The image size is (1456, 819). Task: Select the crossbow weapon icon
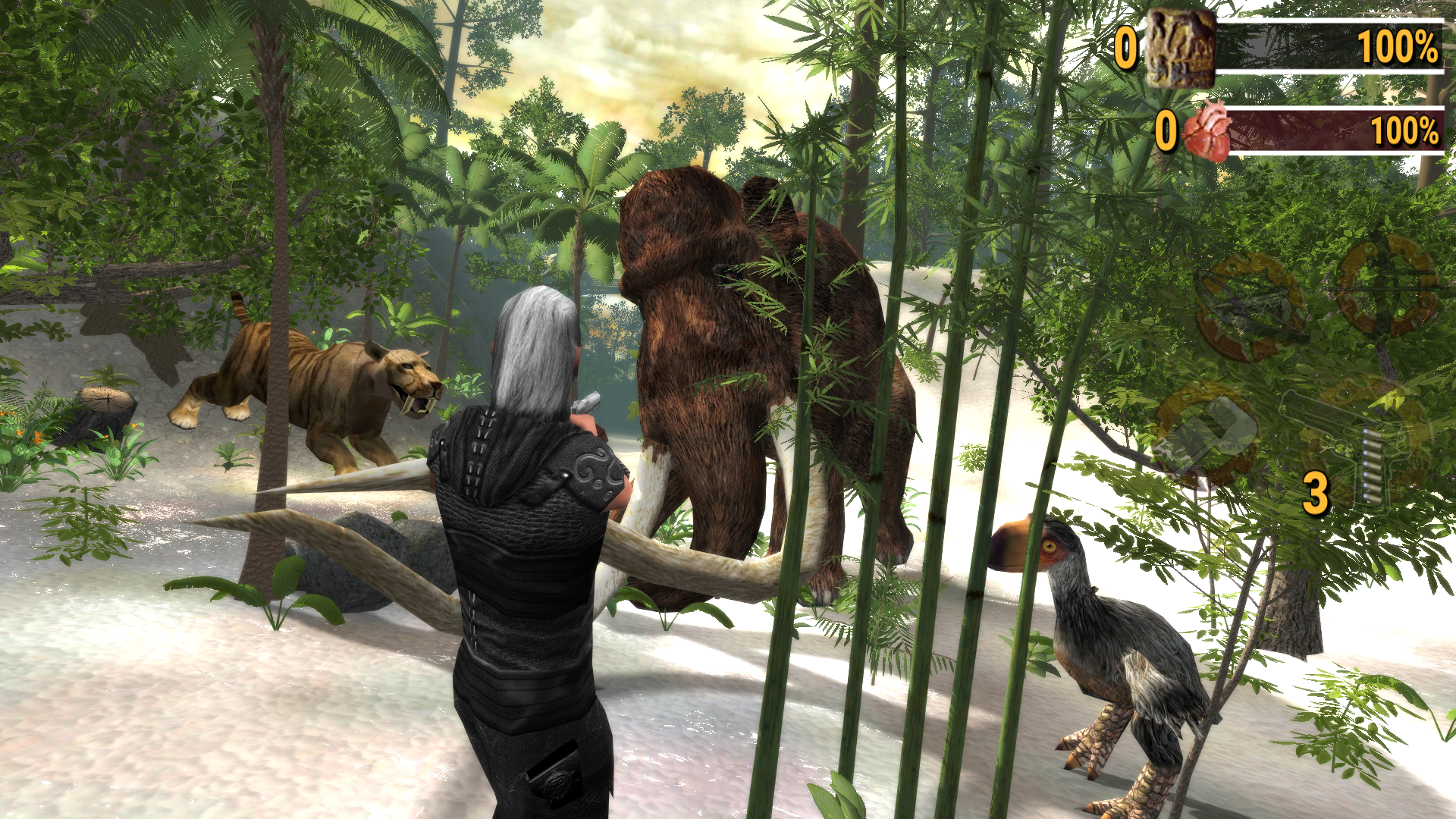[x=1248, y=303]
